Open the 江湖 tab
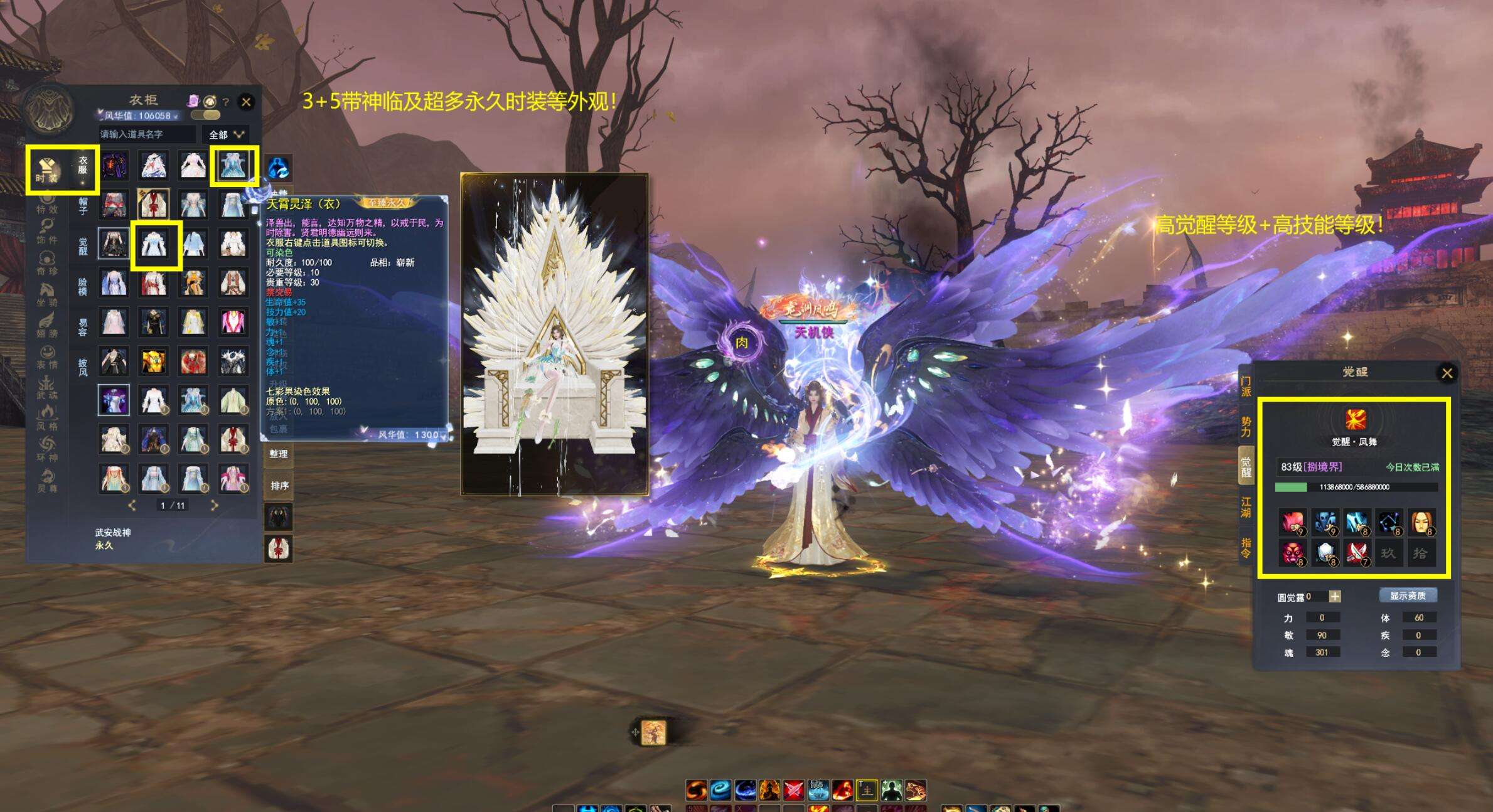 tap(1246, 507)
